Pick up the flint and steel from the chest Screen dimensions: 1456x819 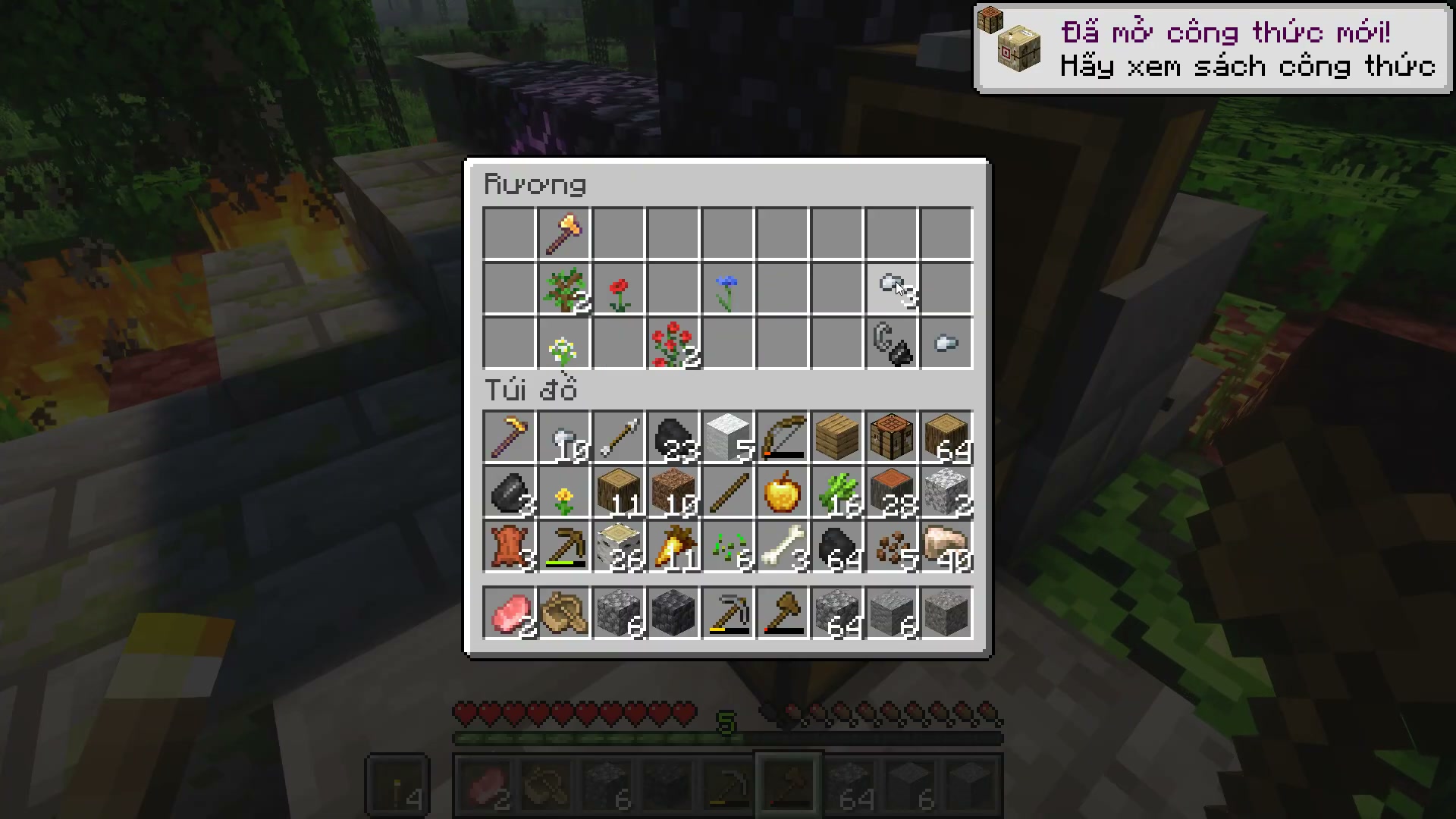[x=892, y=344]
